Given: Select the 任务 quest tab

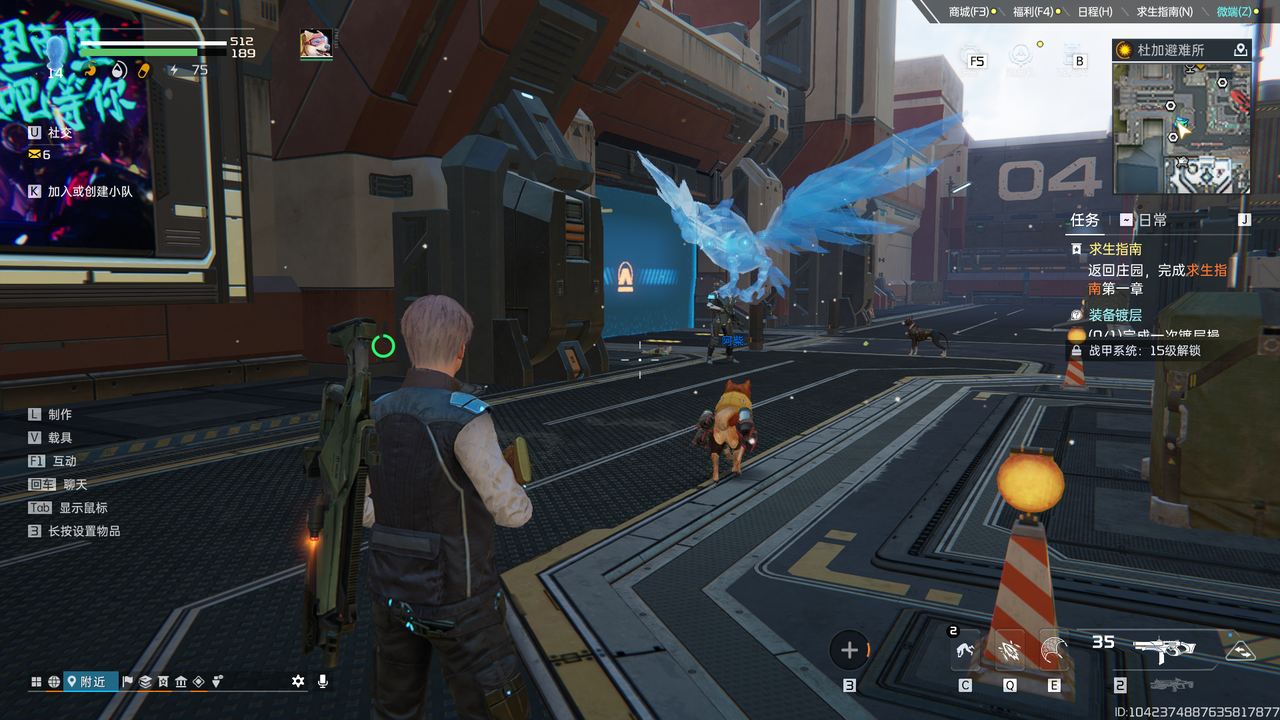Looking at the screenshot, I should pos(1084,220).
